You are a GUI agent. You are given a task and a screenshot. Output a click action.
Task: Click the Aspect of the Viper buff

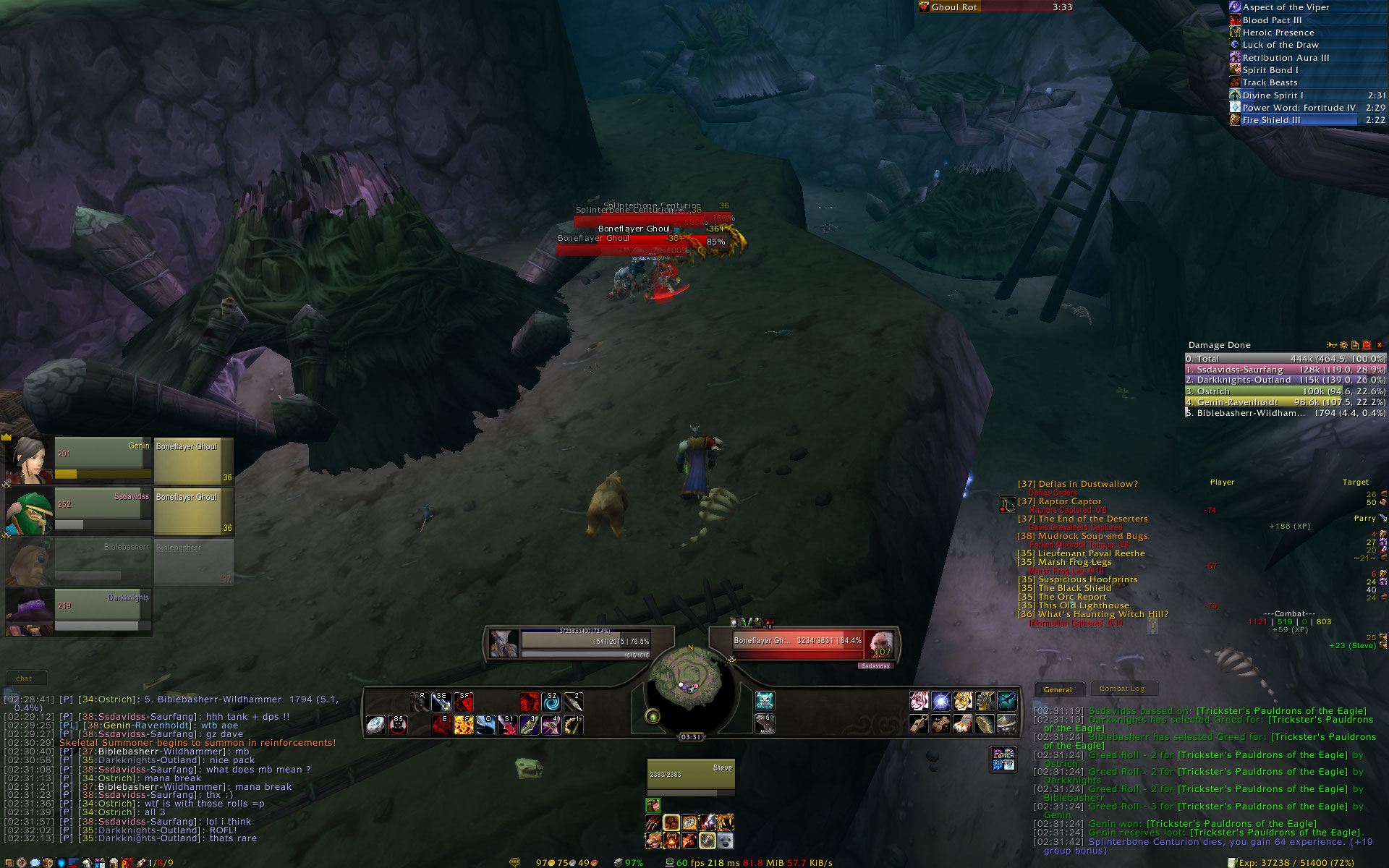1286,7
